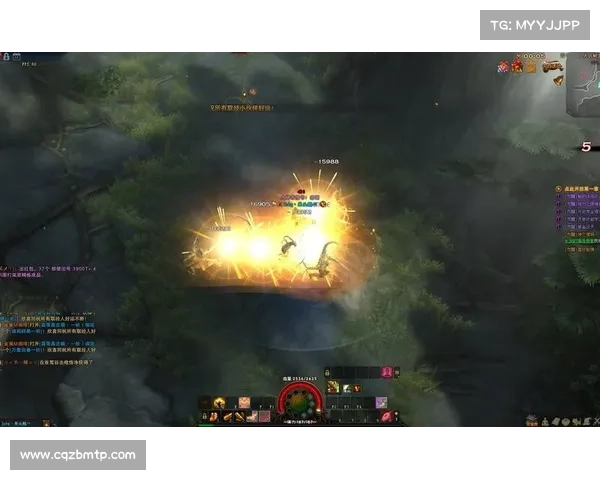Activate the glowing fire burst skill
The width and height of the screenshot is (600, 480).
(219, 402)
